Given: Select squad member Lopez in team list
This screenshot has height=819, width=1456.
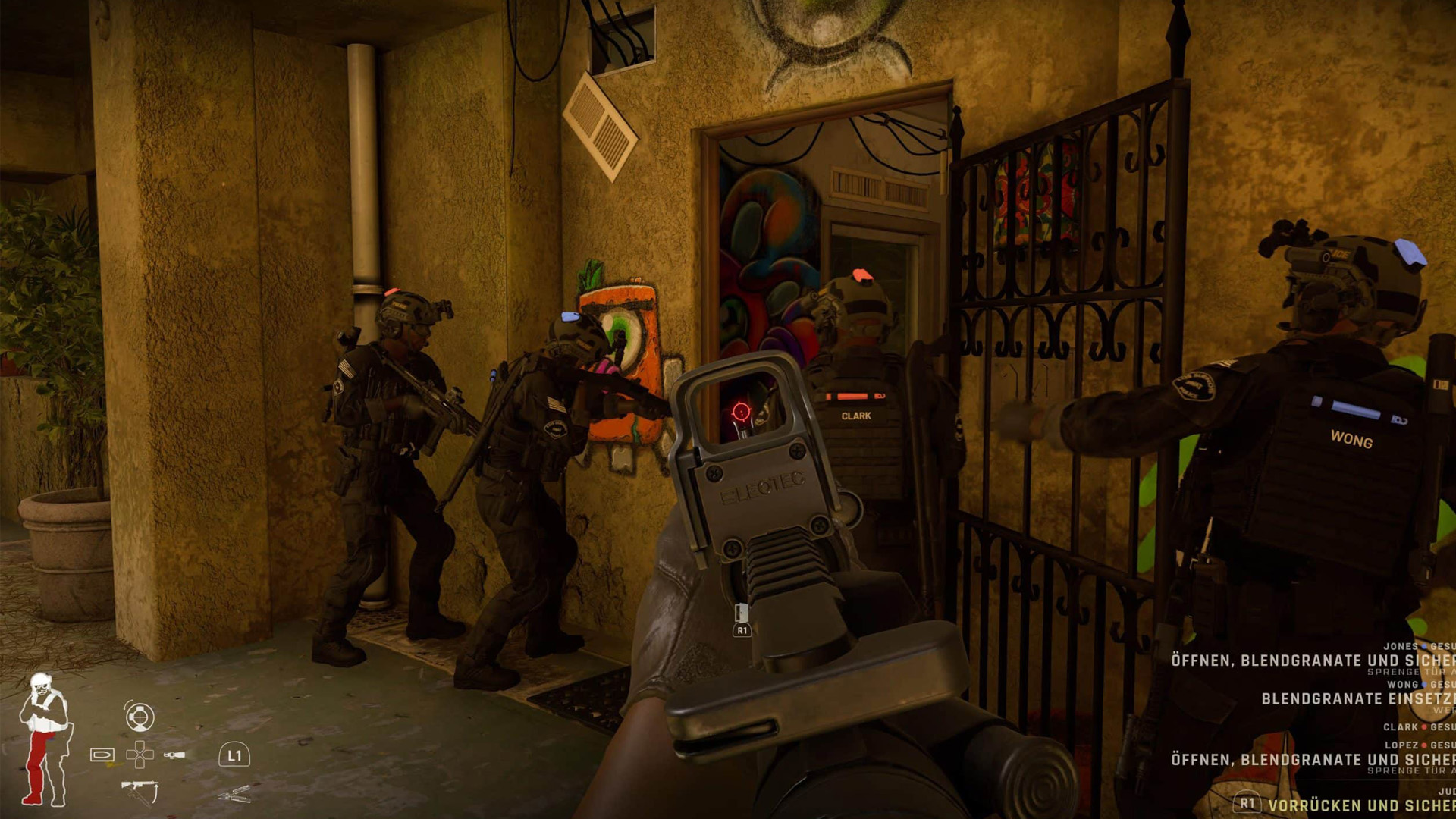Looking at the screenshot, I should pyautogui.click(x=1401, y=745).
